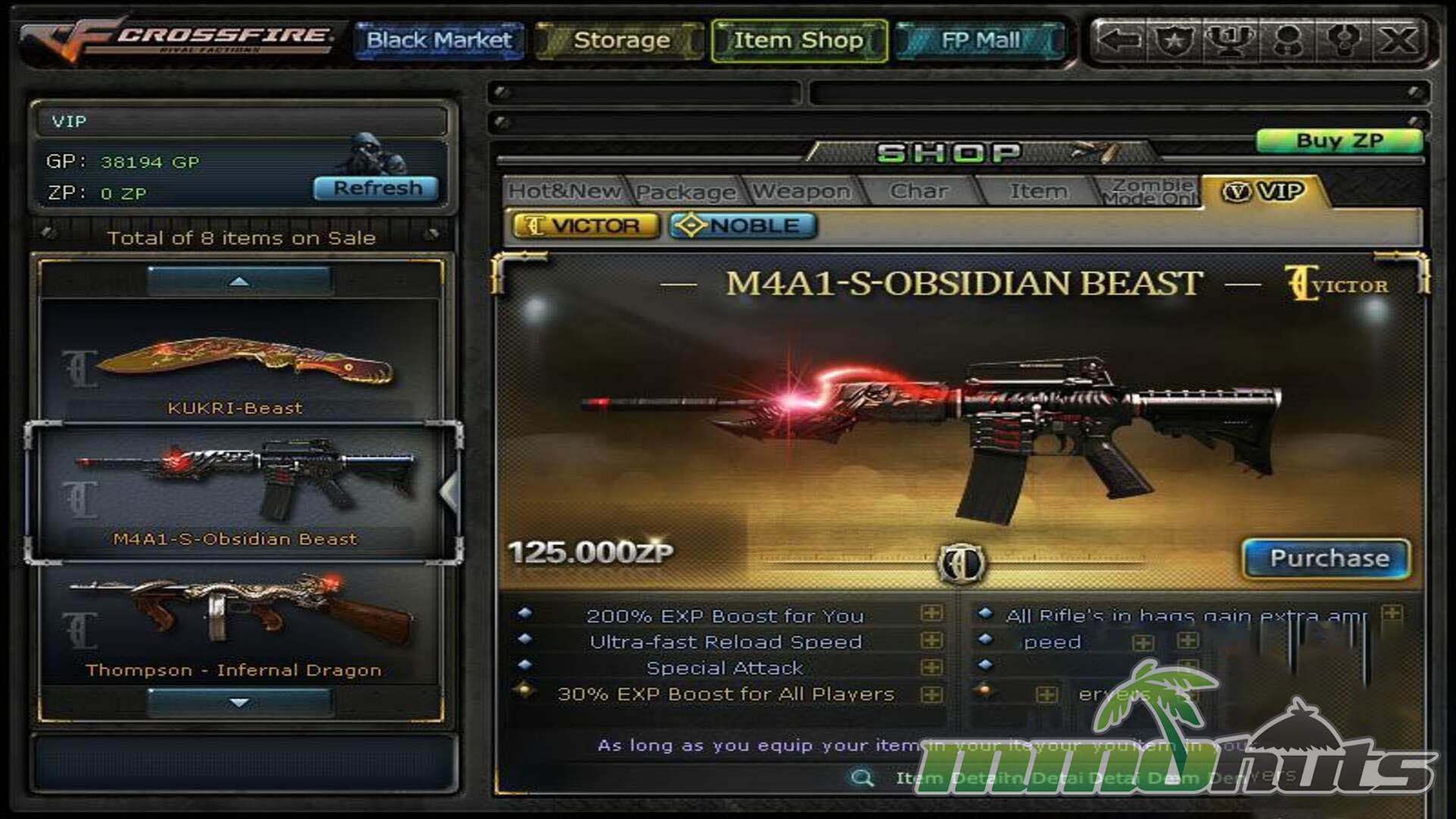The width and height of the screenshot is (1456, 819).
Task: Switch to the Weapon category
Action: pyautogui.click(x=802, y=192)
